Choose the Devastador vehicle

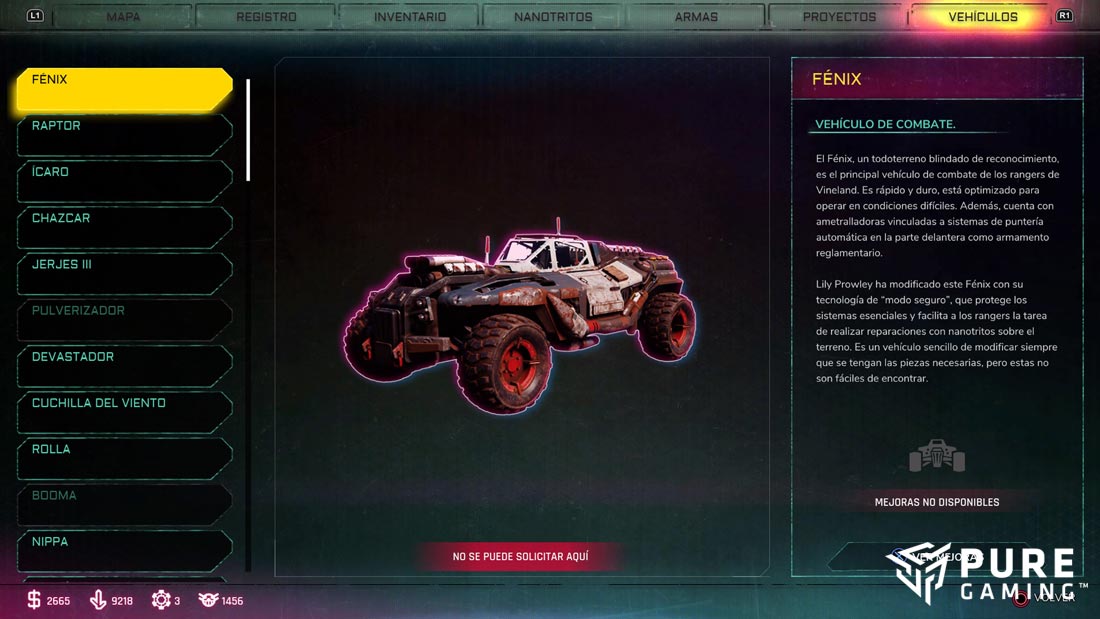[x=124, y=365]
